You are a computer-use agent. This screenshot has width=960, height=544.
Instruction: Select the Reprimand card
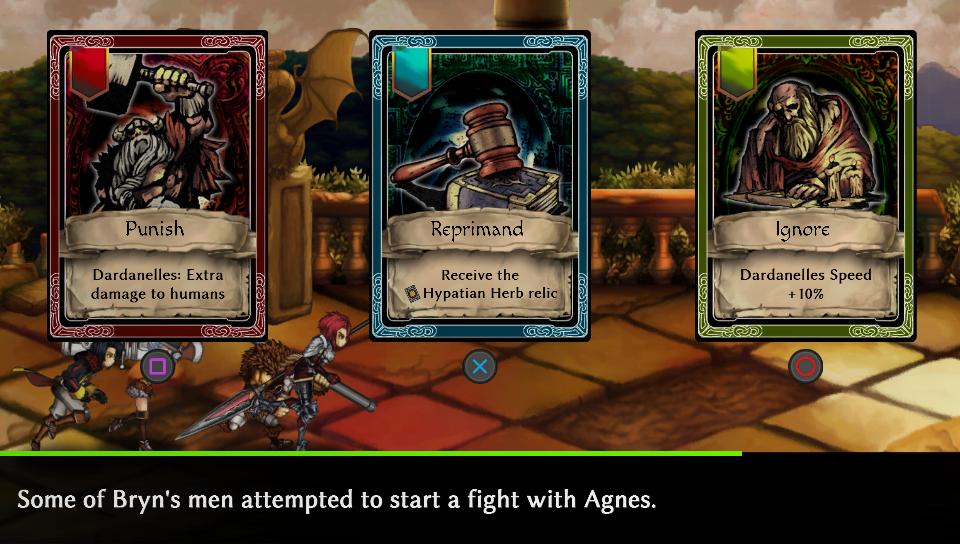[x=479, y=185]
